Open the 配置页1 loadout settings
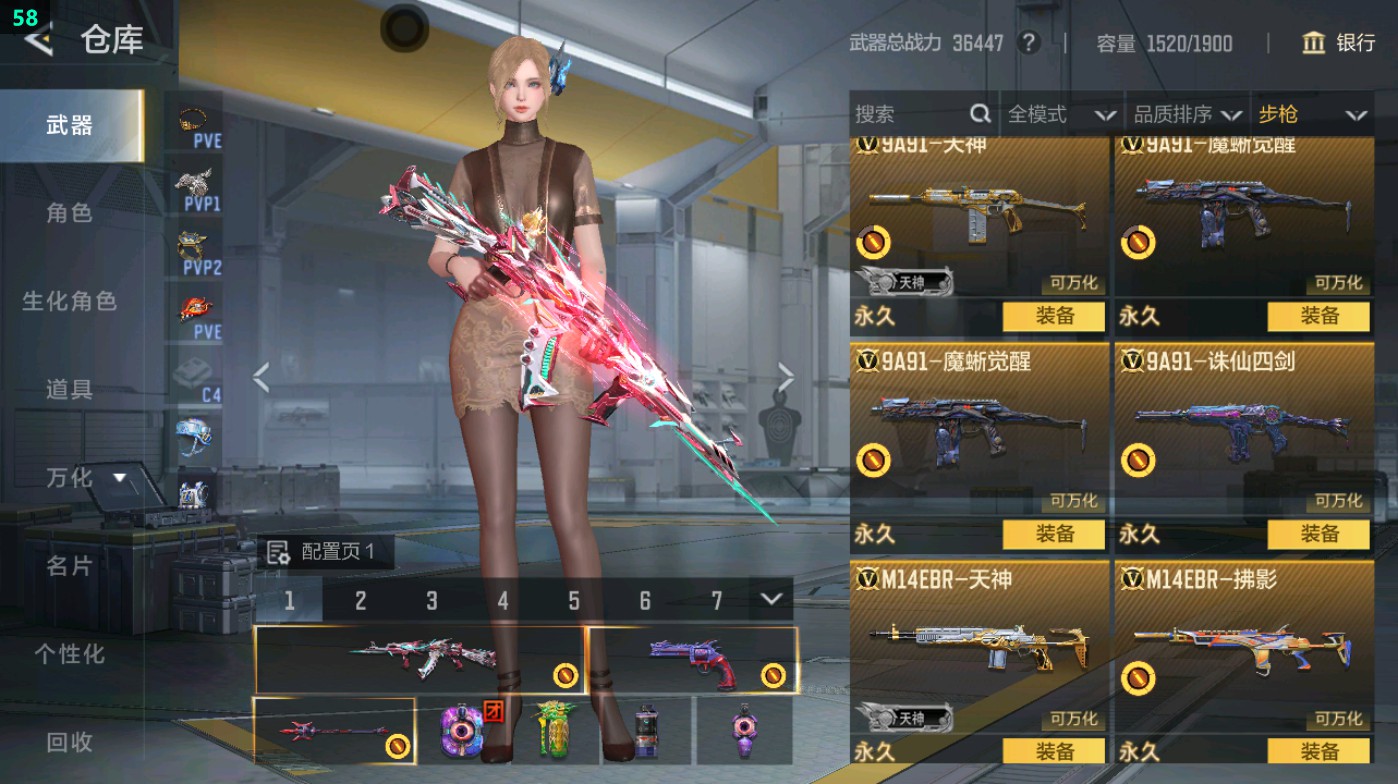The height and width of the screenshot is (784, 1398). pos(322,551)
